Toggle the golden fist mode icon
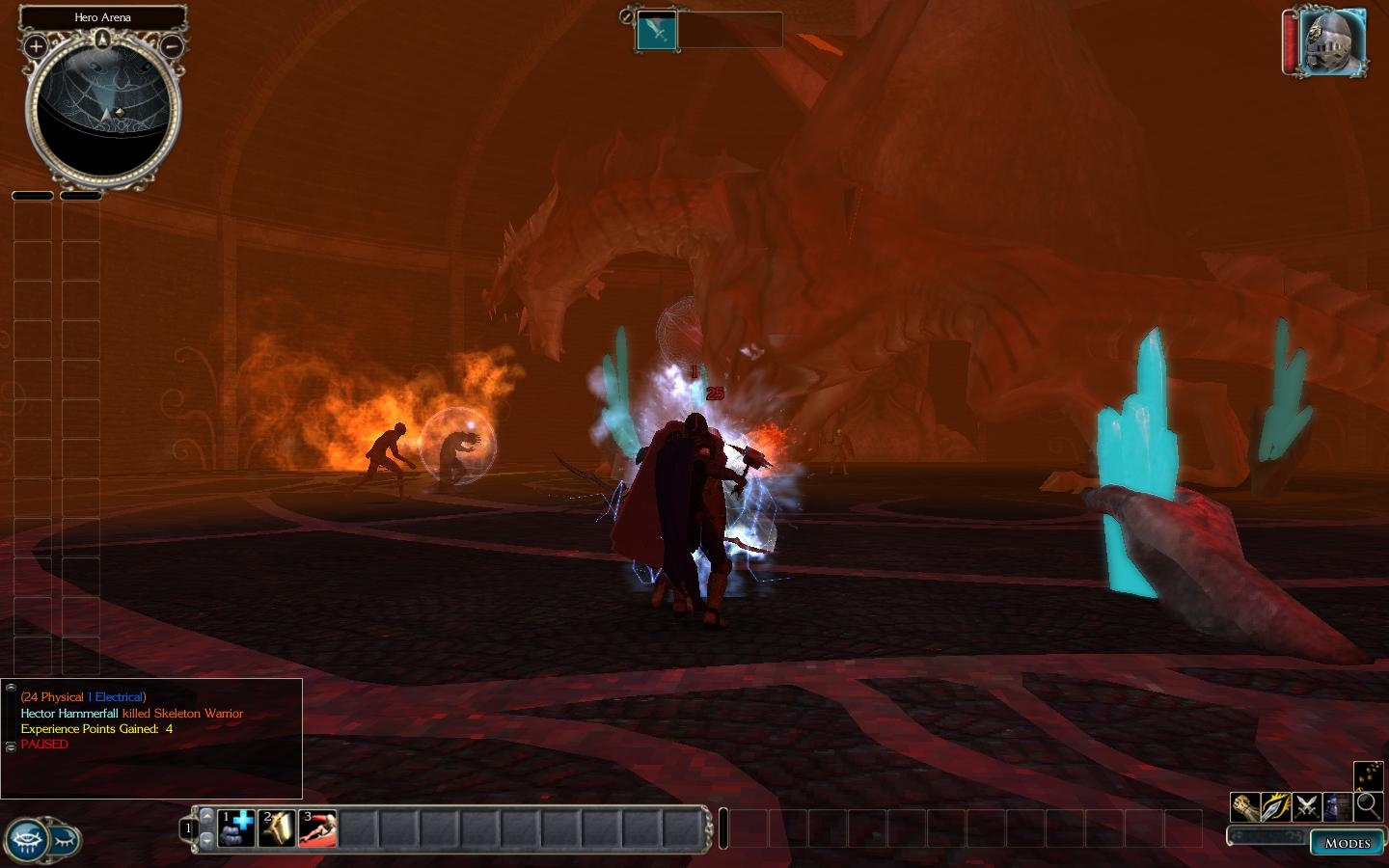This screenshot has height=868, width=1389. (x=1244, y=806)
